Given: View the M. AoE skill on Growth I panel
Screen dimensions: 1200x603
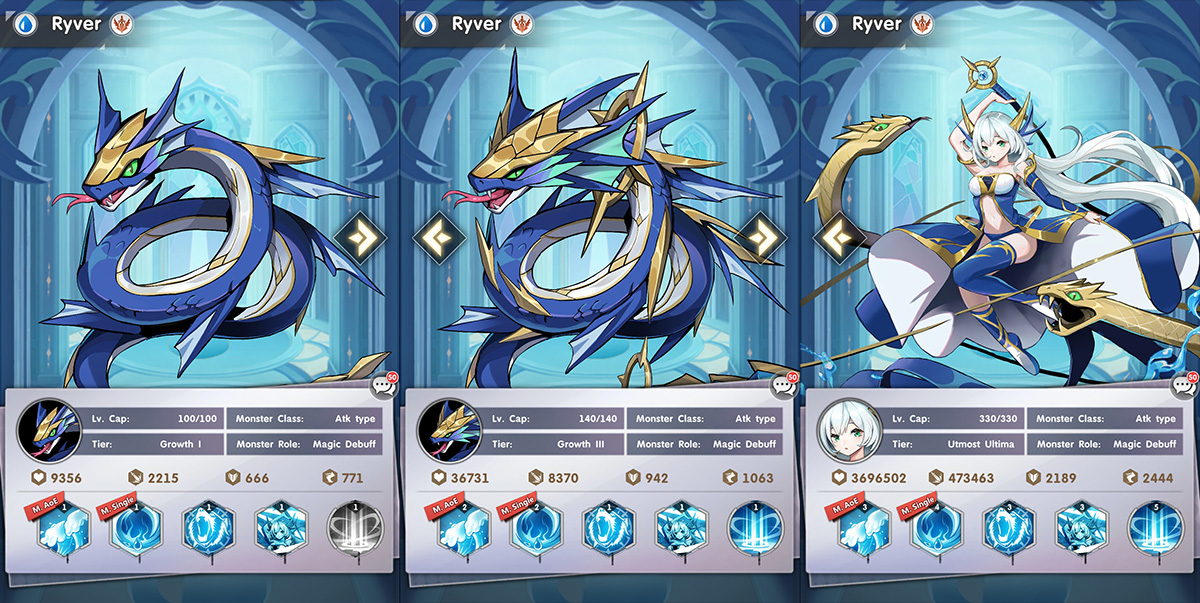Looking at the screenshot, I should [62, 528].
